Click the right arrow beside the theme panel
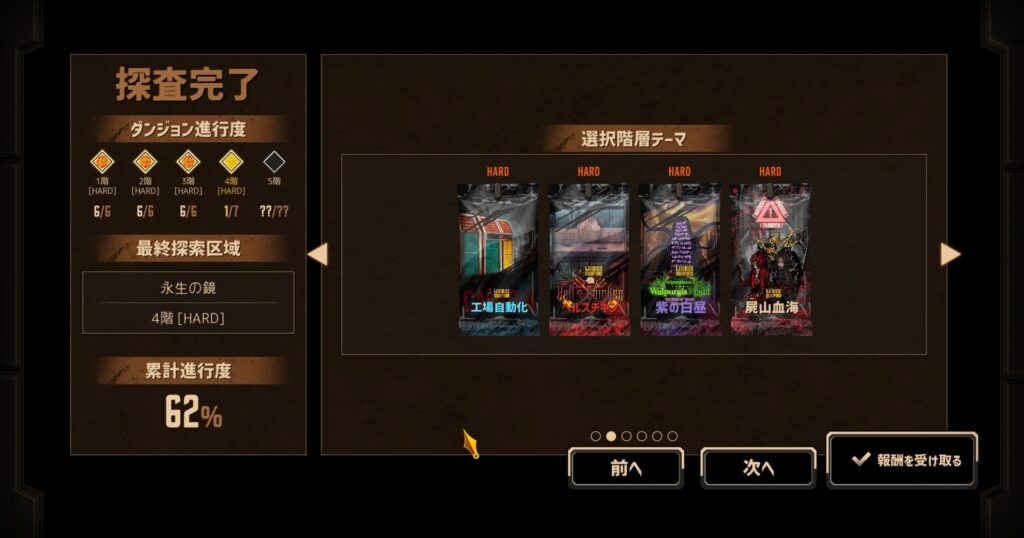The image size is (1024, 538). (x=950, y=254)
